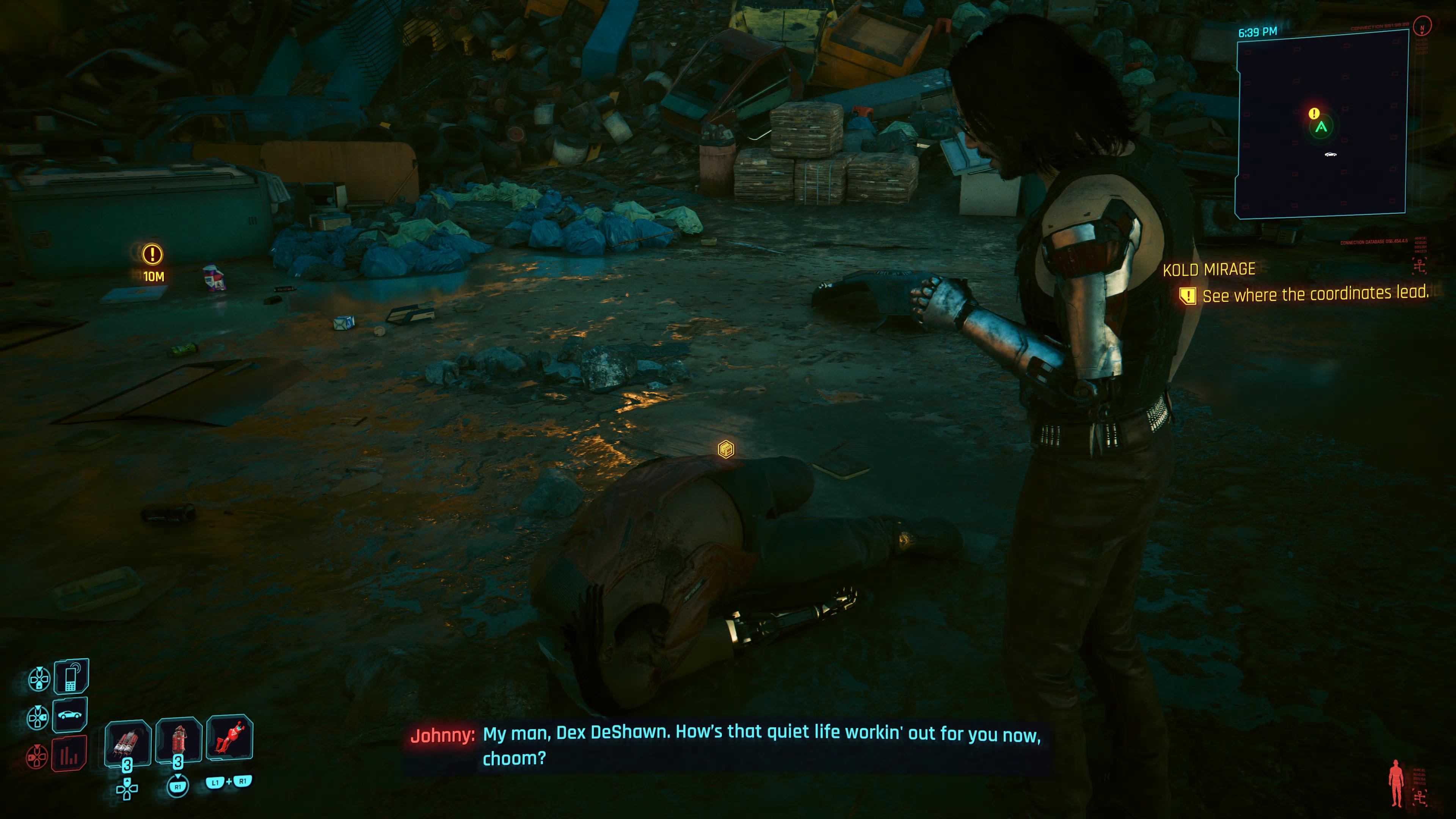The height and width of the screenshot is (819, 1456).
Task: Click the yellow quest marker on minimap
Action: (1314, 114)
